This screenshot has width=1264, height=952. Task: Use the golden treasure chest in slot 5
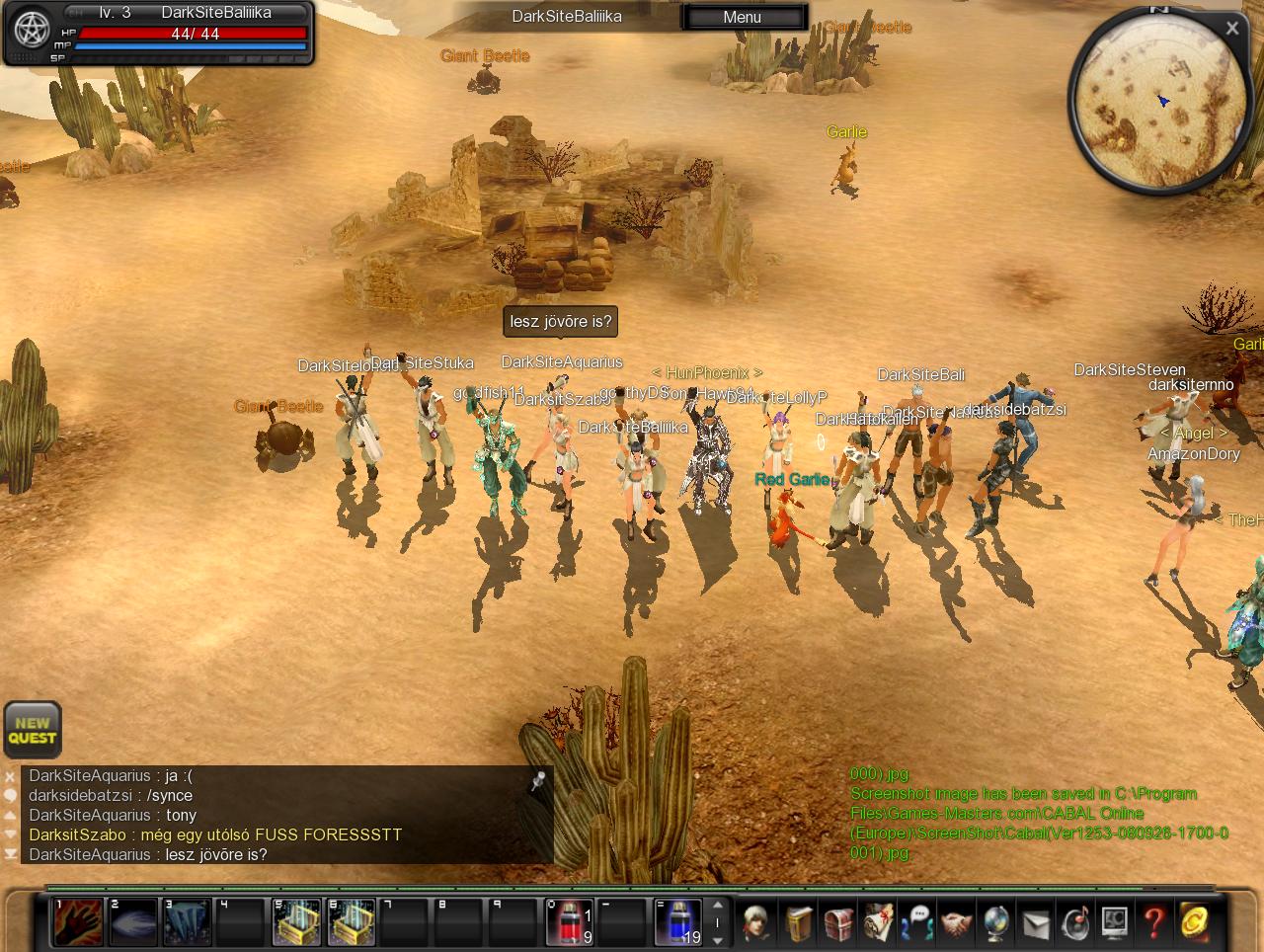point(296,922)
